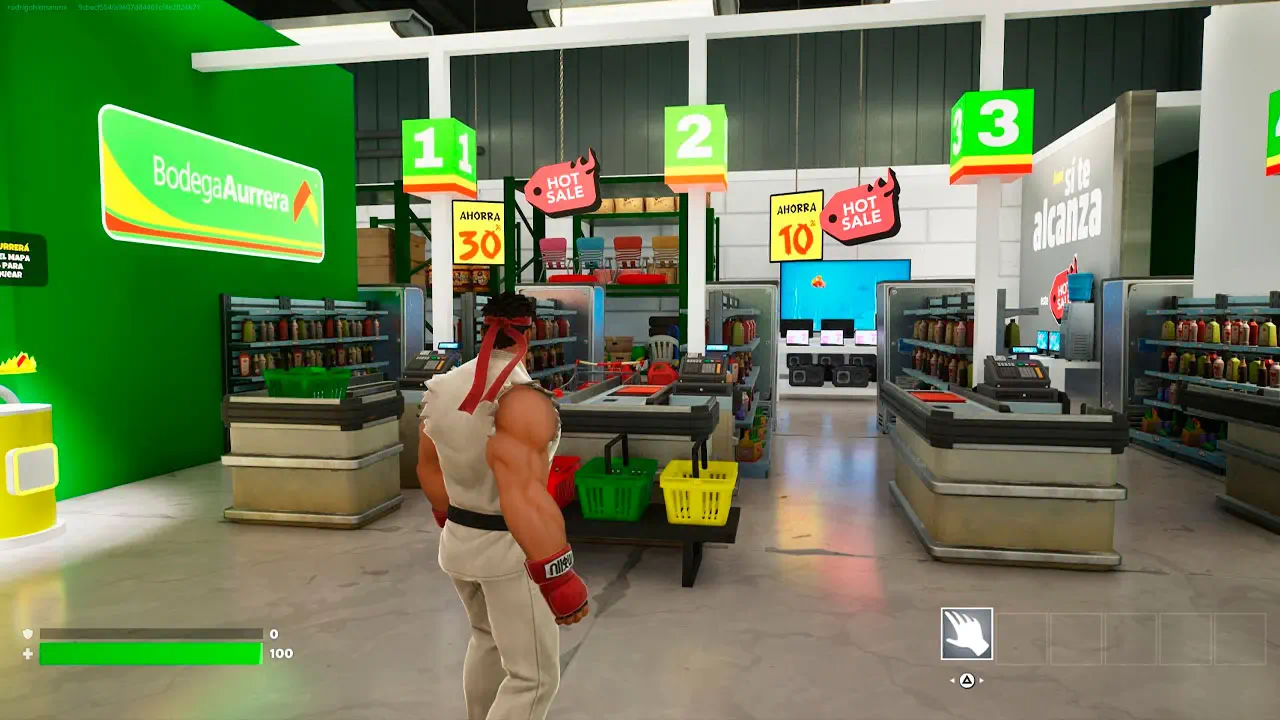Select the hand icon hotbar slot
This screenshot has width=1280, height=720.
click(967, 634)
